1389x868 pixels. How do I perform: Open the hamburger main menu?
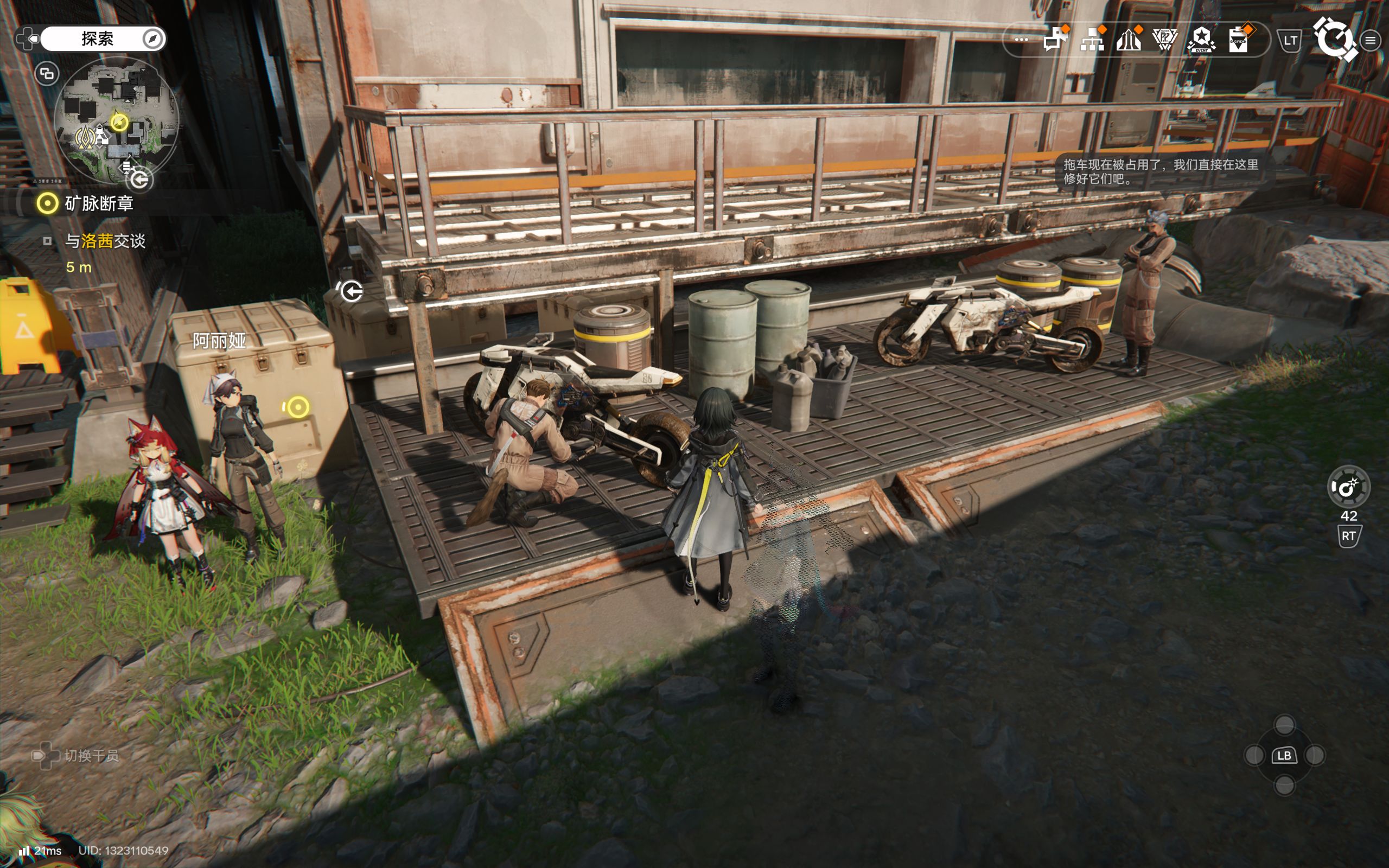pyautogui.click(x=1371, y=40)
